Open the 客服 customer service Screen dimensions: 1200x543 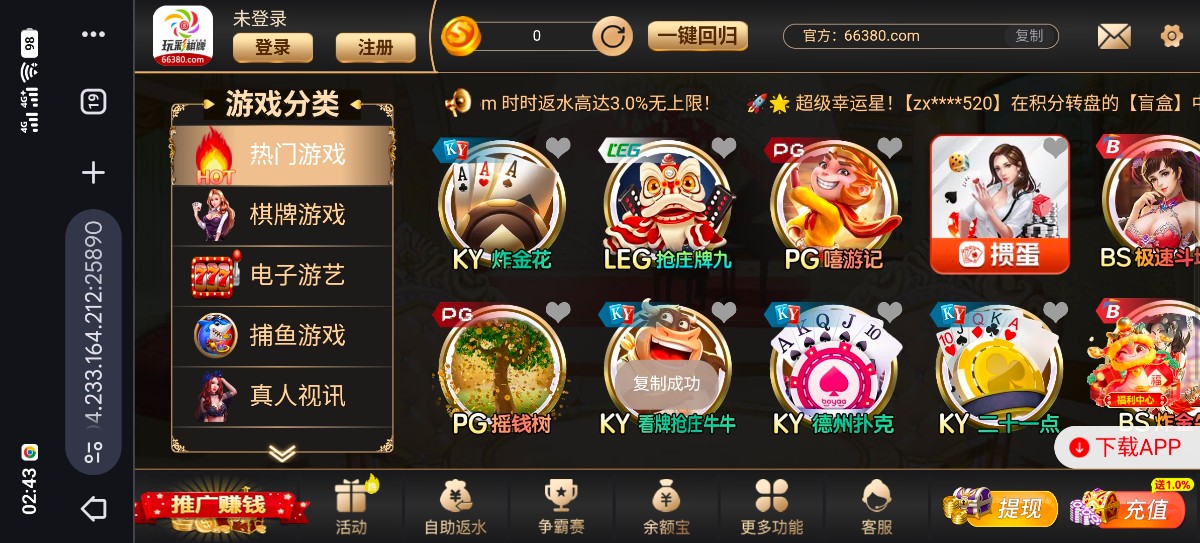coord(876,506)
